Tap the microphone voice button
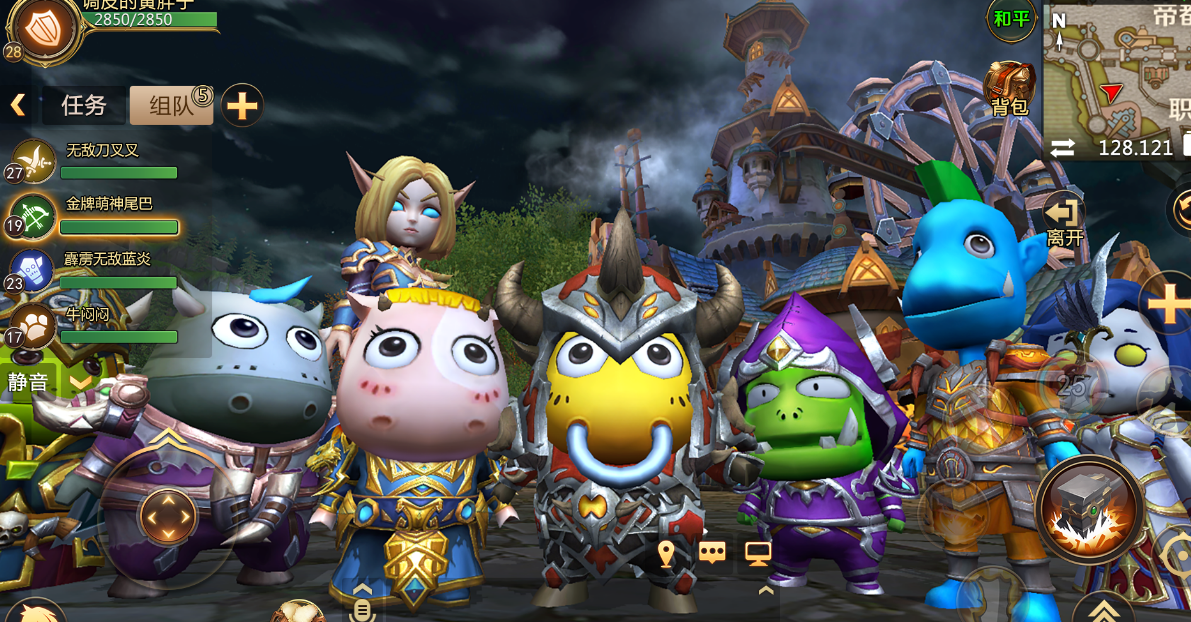This screenshot has height=622, width=1191. (x=363, y=606)
